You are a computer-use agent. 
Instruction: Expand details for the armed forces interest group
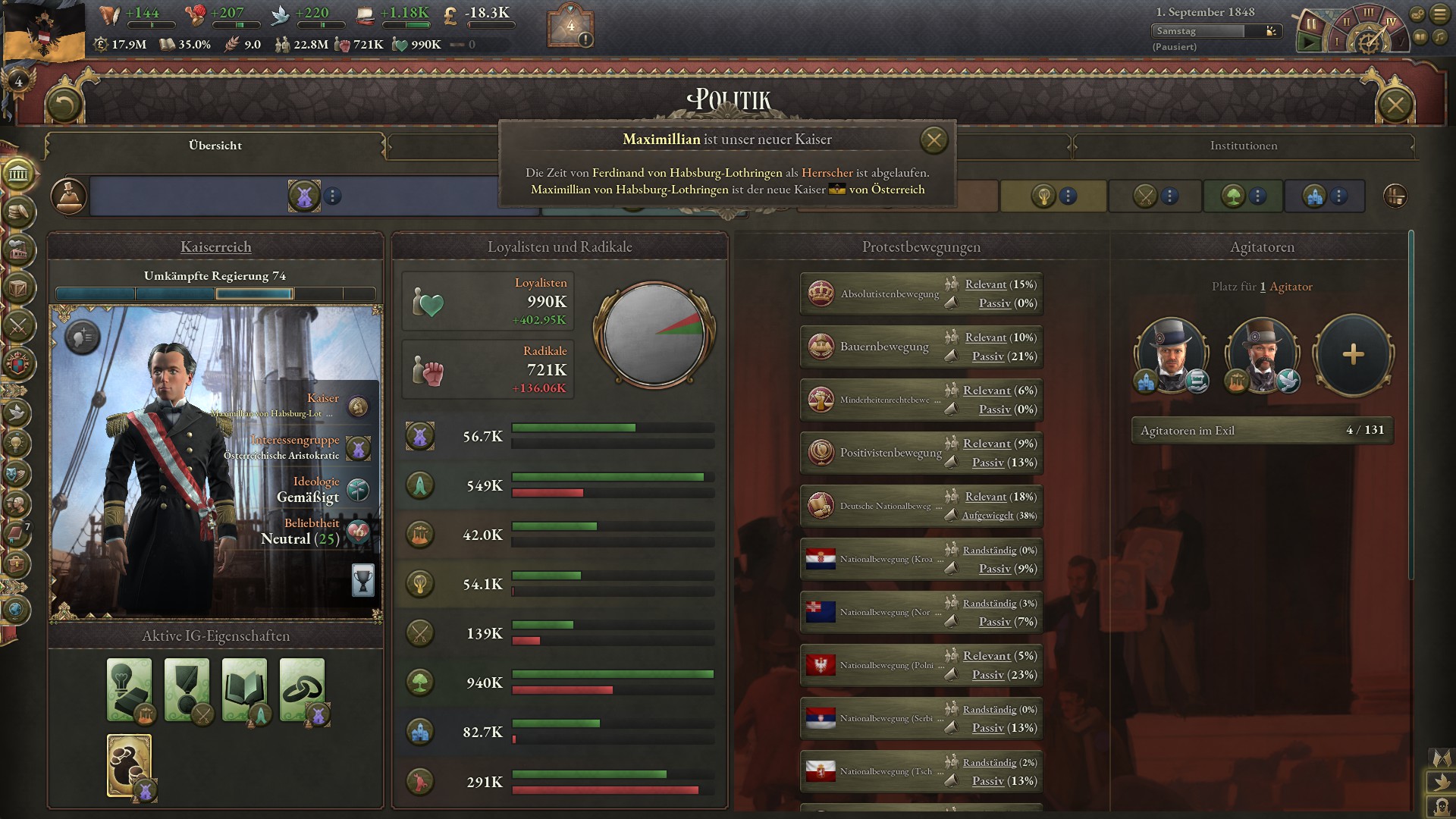[1168, 196]
